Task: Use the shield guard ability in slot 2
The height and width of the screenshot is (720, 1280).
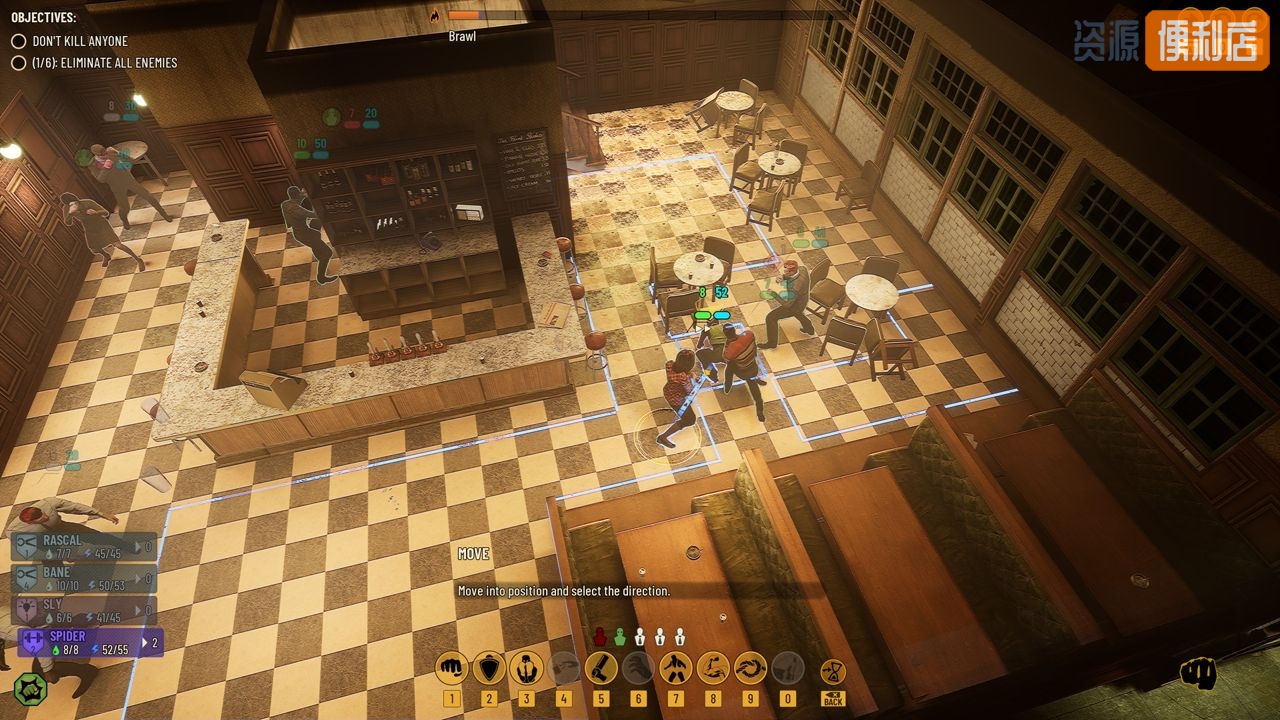Action: pyautogui.click(x=489, y=667)
